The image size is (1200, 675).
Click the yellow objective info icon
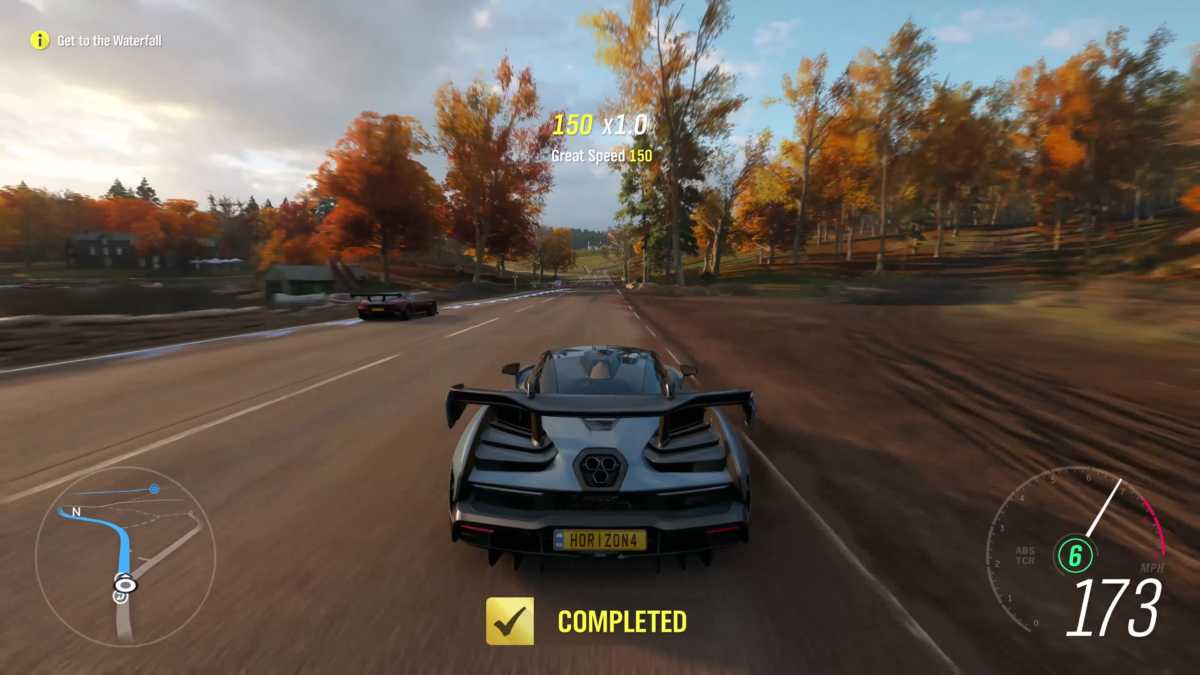40,41
